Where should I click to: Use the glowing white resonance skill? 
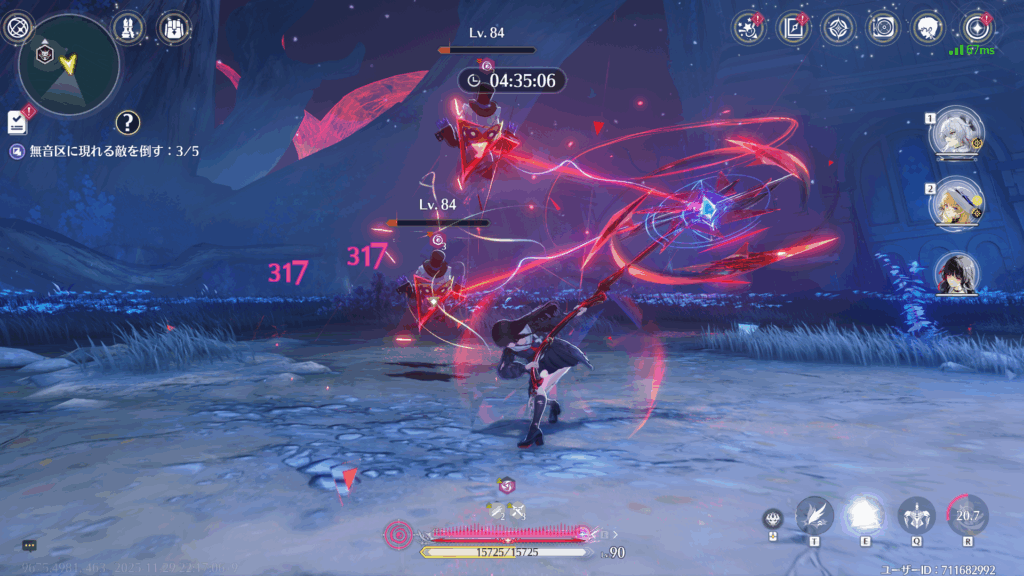pos(864,516)
